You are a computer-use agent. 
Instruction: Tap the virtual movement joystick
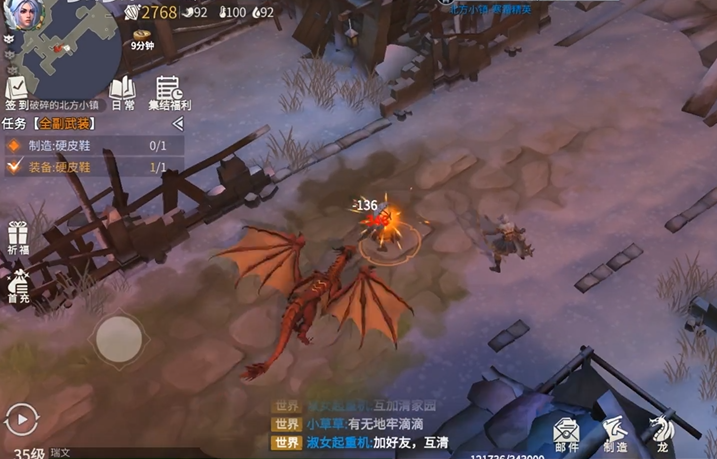pos(118,338)
